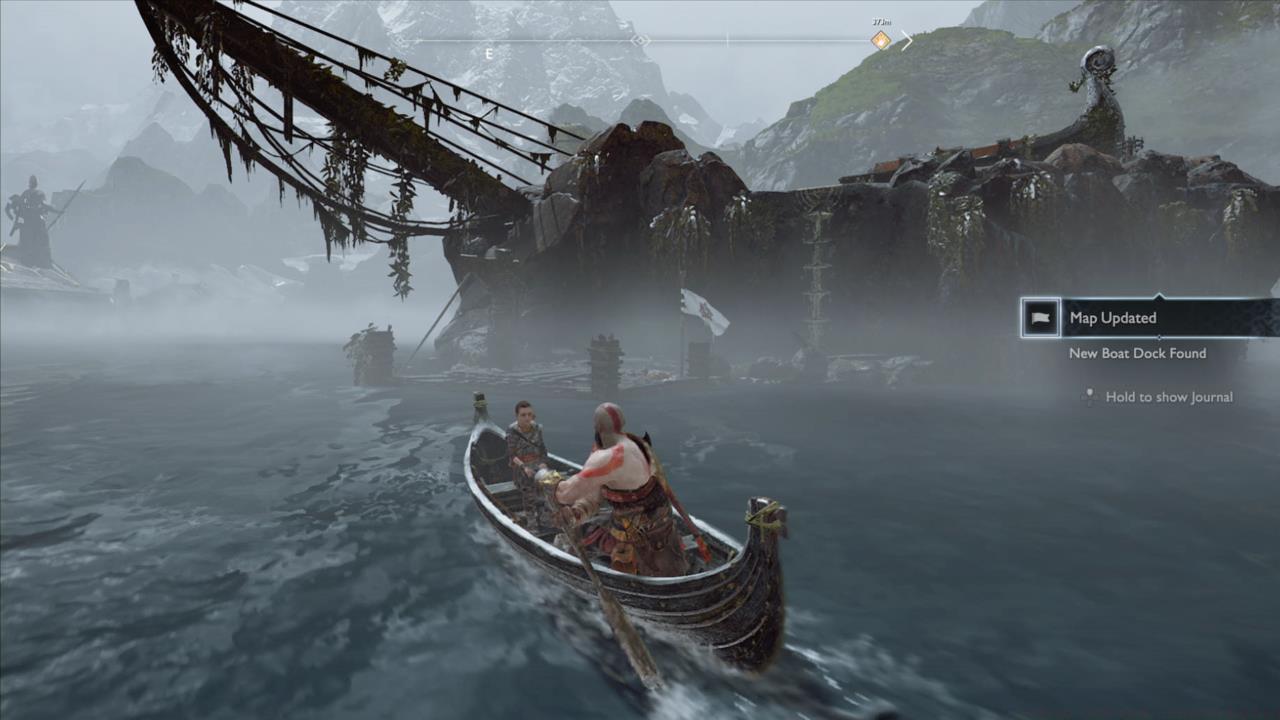This screenshot has width=1280, height=720.
Task: Click the flag icon in Map Updated notification
Action: coord(1039,318)
